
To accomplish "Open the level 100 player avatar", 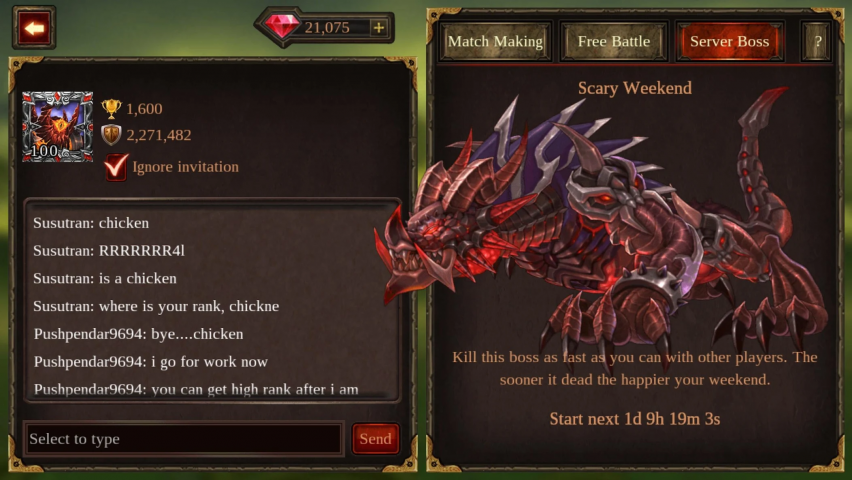I will [57, 127].
